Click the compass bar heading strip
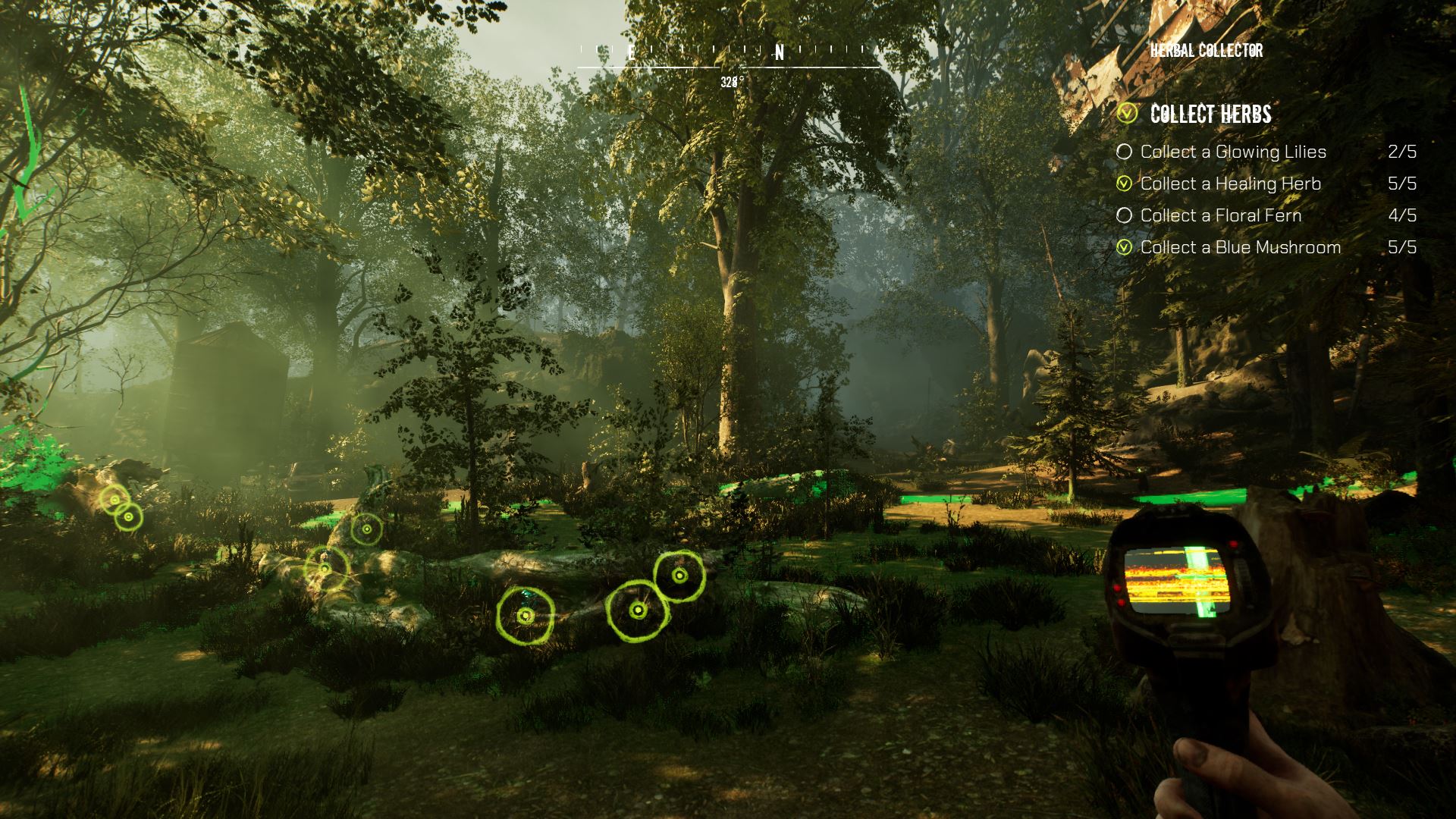 coord(729,54)
